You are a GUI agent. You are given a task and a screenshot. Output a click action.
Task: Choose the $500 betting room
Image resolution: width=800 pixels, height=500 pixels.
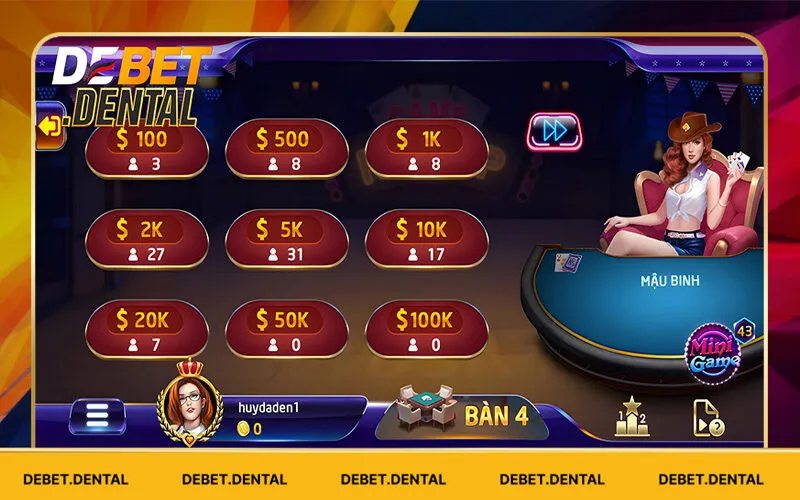286,149
